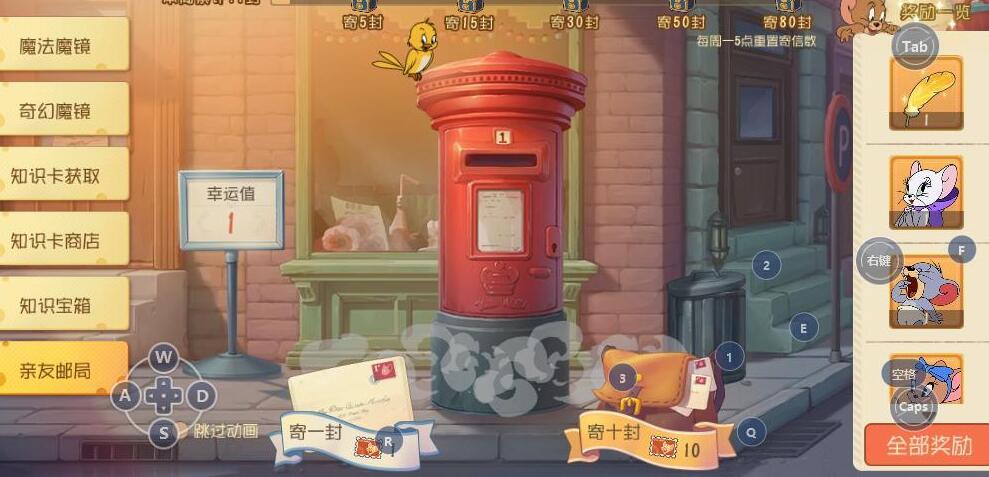
Task: Open the 魔法魔镜 menu entry
Action: pyautogui.click(x=63, y=45)
